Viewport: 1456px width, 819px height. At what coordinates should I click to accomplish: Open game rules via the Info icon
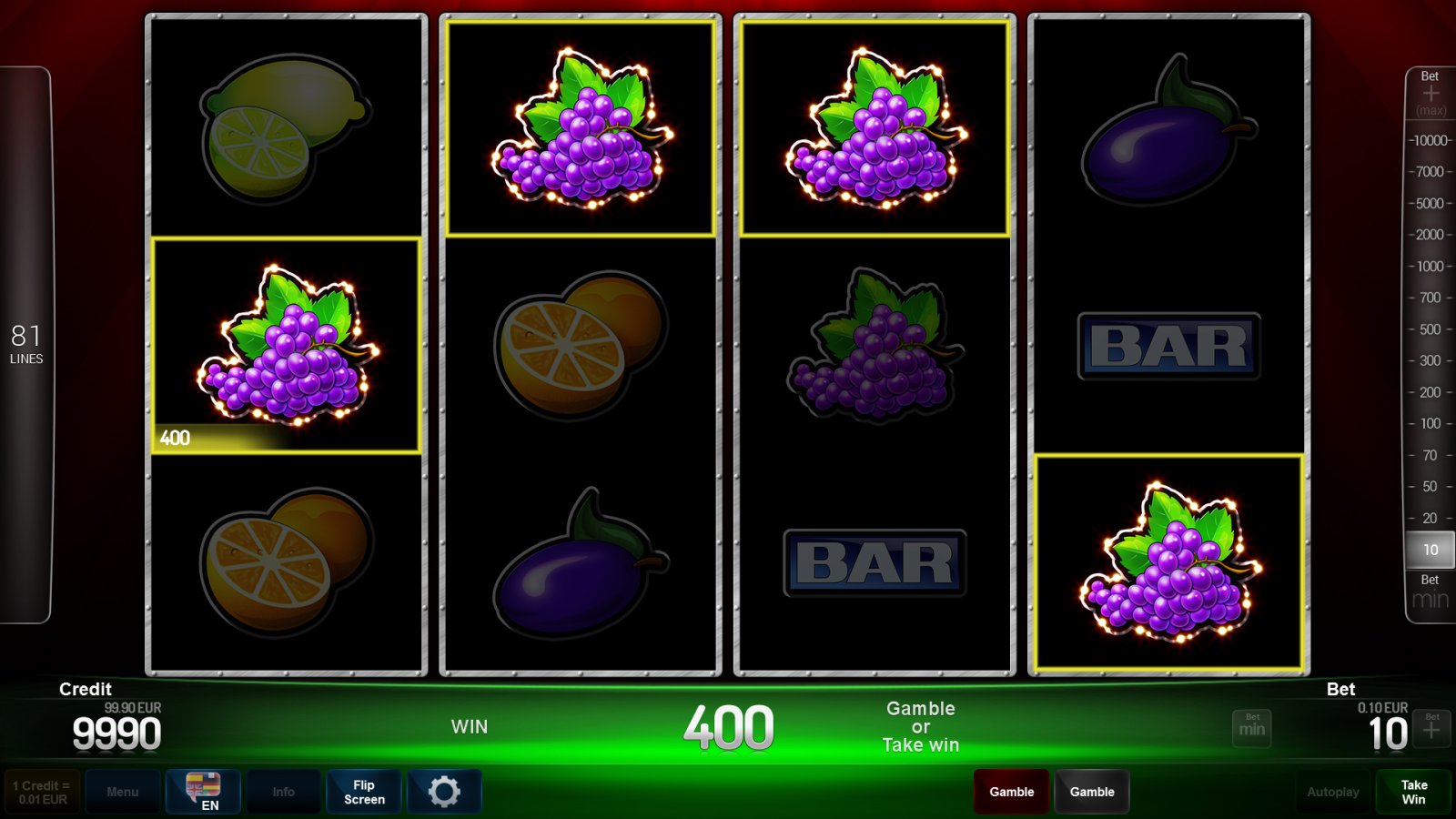point(283,792)
